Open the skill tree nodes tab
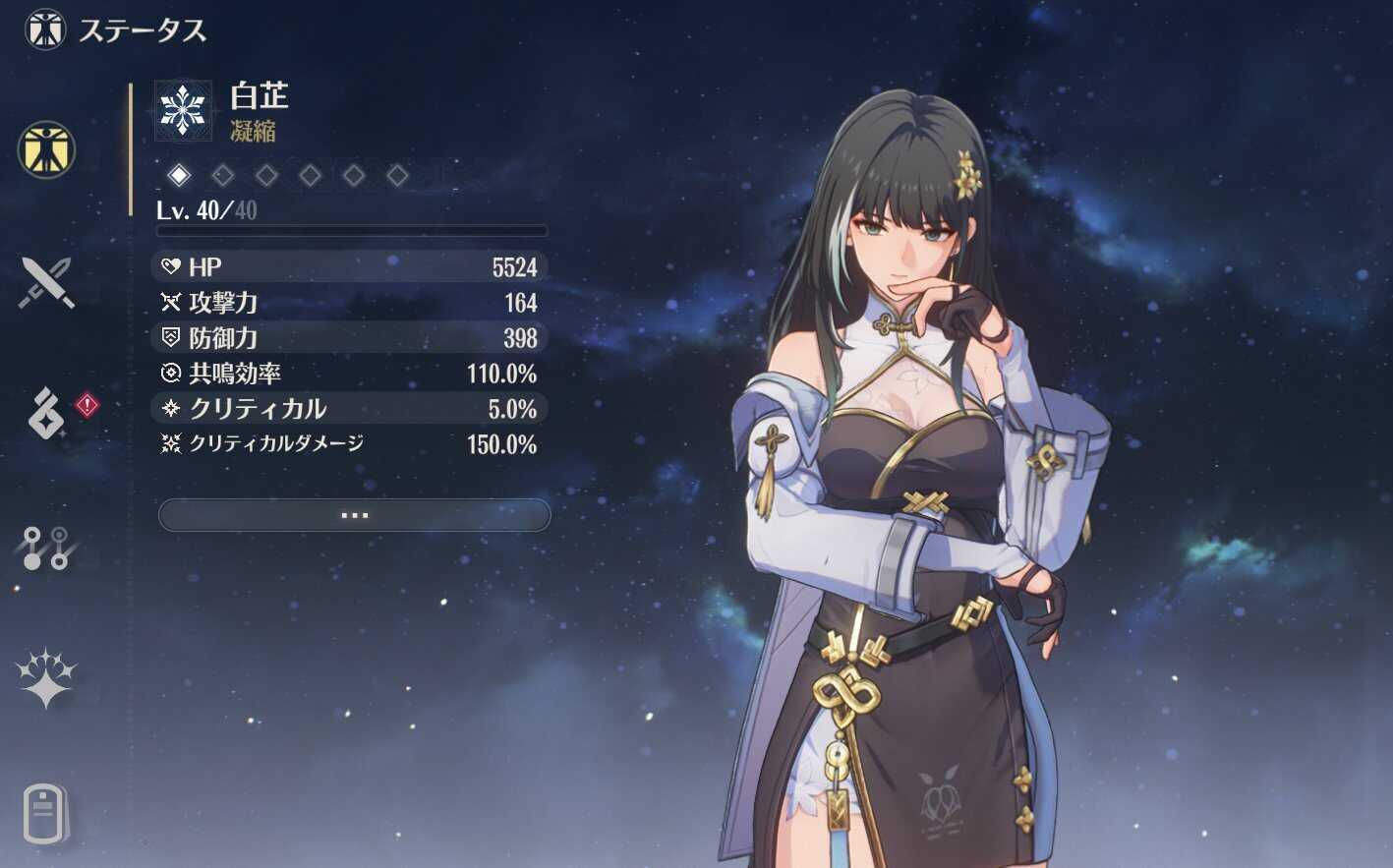Image resolution: width=1393 pixels, height=868 pixels. [46, 548]
